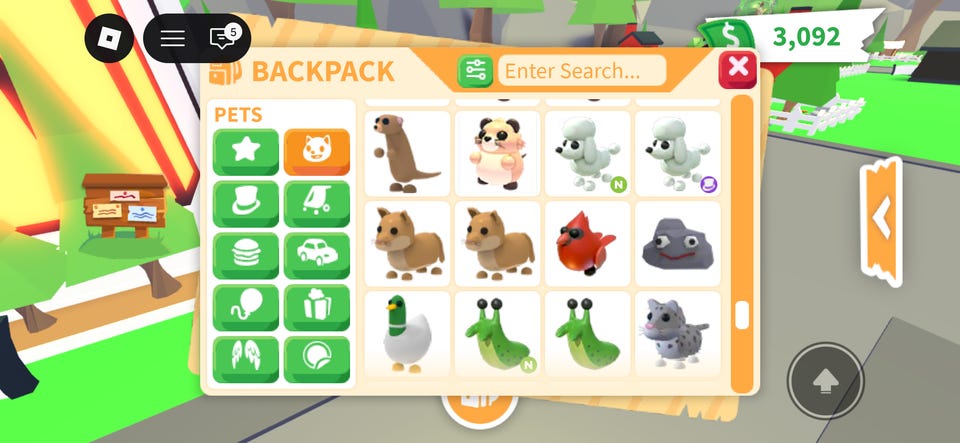Open the stroller category
960x443 pixels.
pyautogui.click(x=317, y=204)
